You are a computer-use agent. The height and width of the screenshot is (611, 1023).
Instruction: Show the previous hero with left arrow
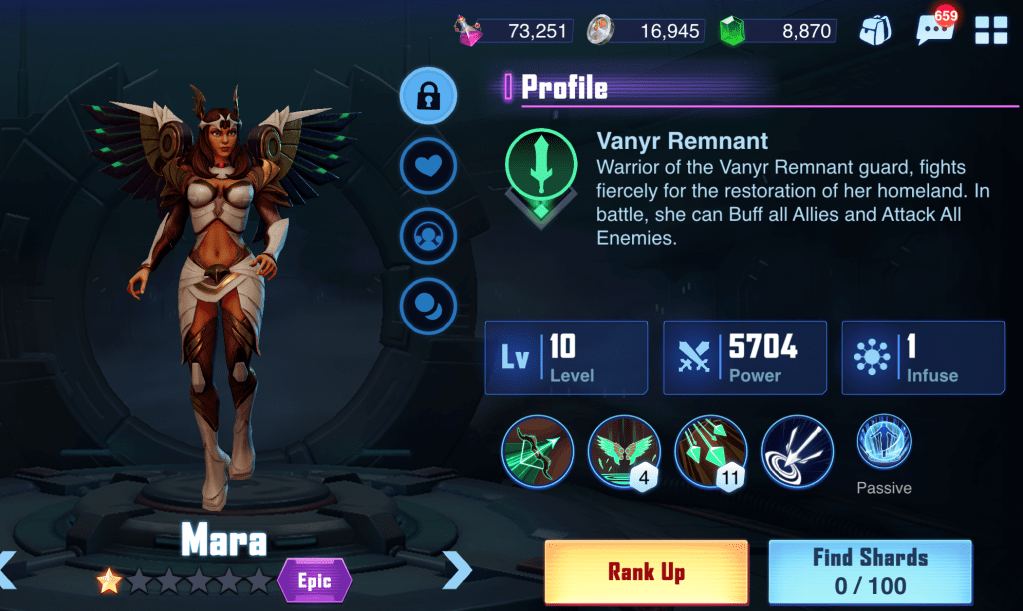[8, 569]
